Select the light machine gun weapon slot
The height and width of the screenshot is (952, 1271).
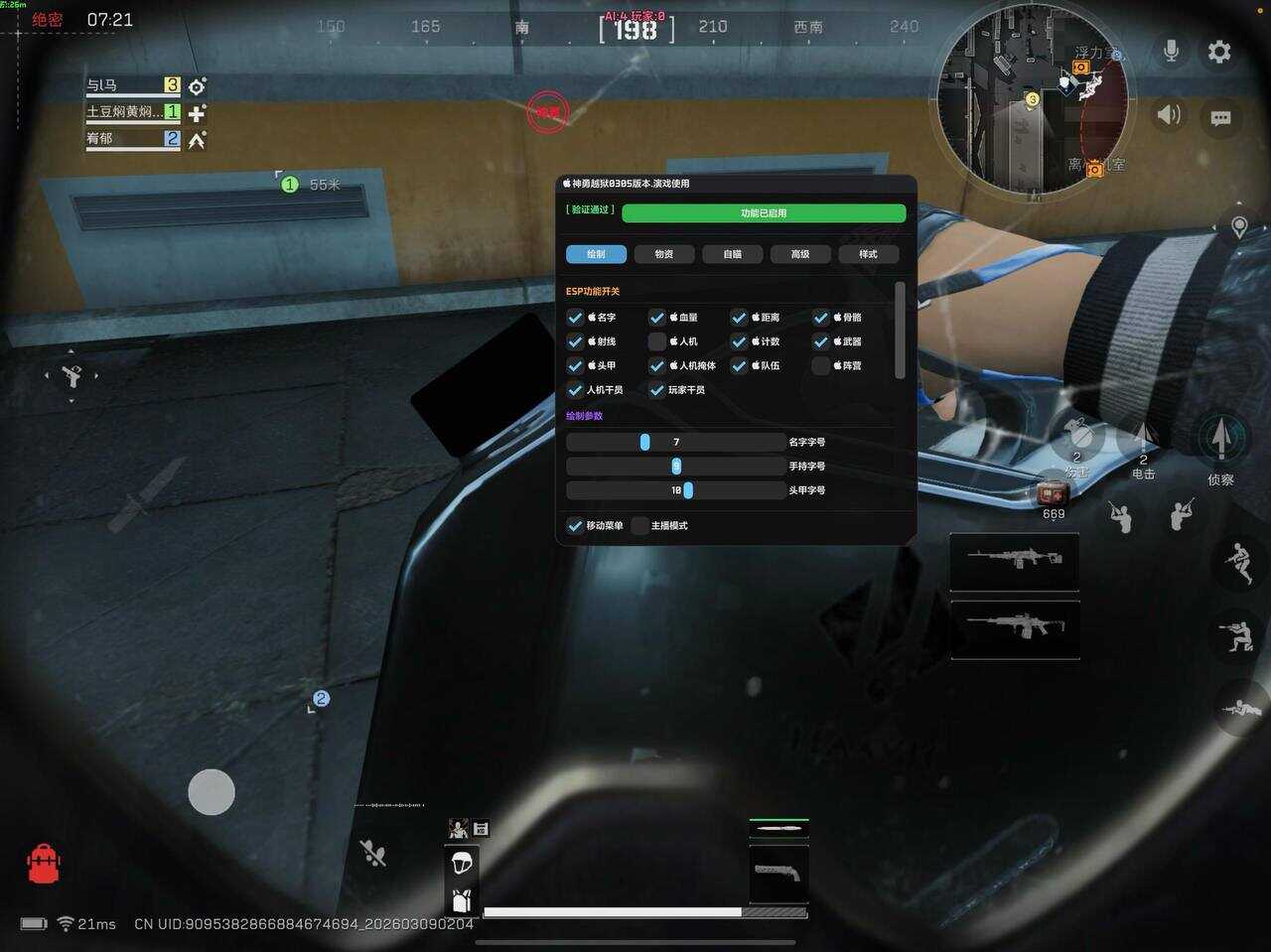1014,561
